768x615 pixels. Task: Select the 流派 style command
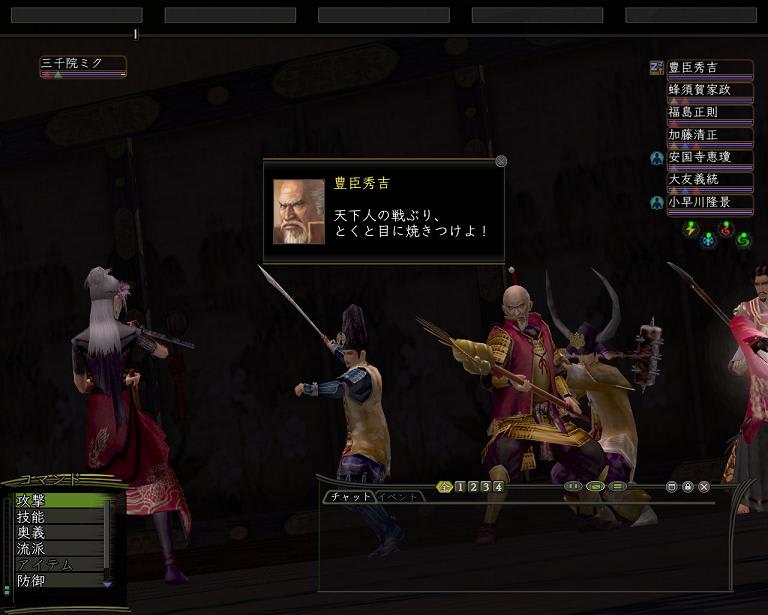point(55,549)
